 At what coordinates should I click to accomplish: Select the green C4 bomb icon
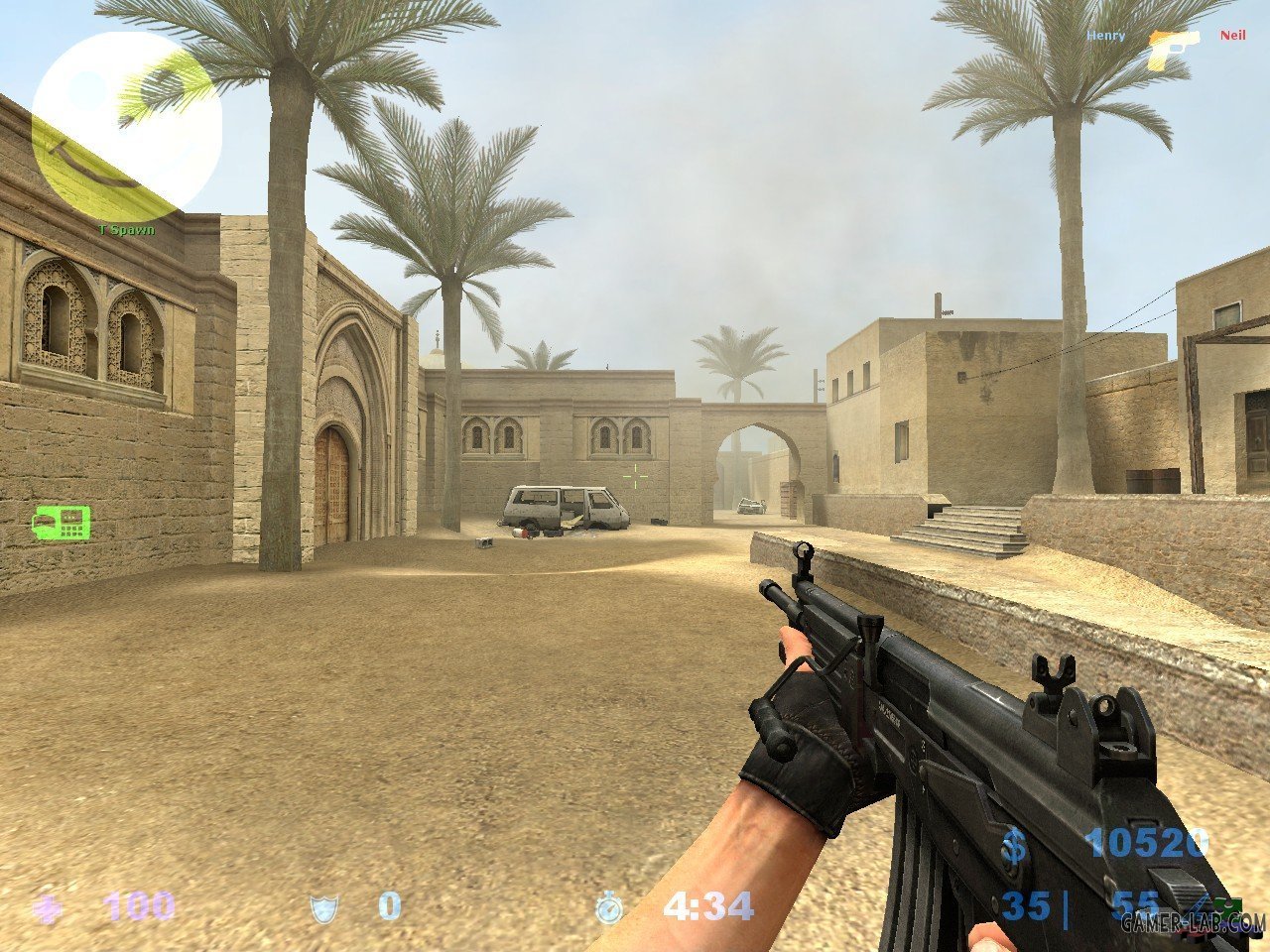coord(62,523)
